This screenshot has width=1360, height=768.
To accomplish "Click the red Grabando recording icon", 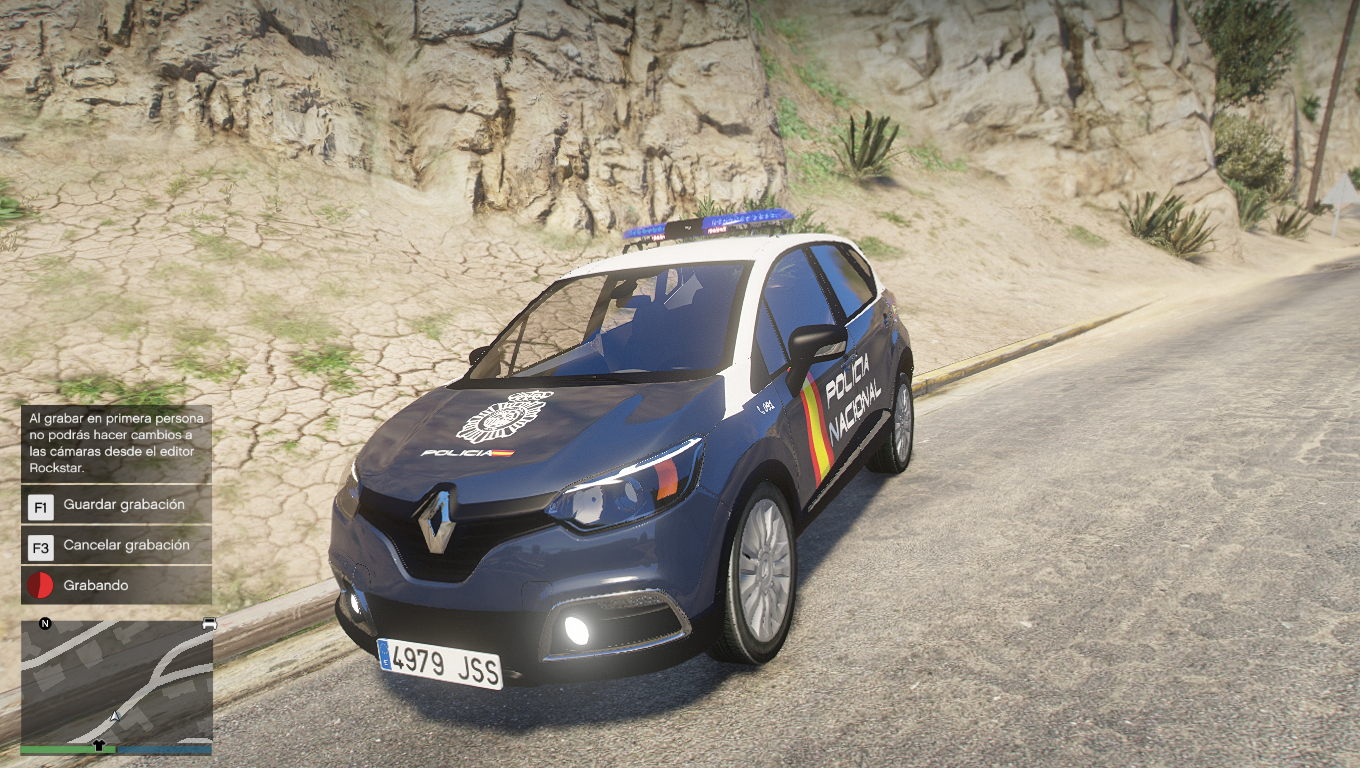I will click(40, 585).
